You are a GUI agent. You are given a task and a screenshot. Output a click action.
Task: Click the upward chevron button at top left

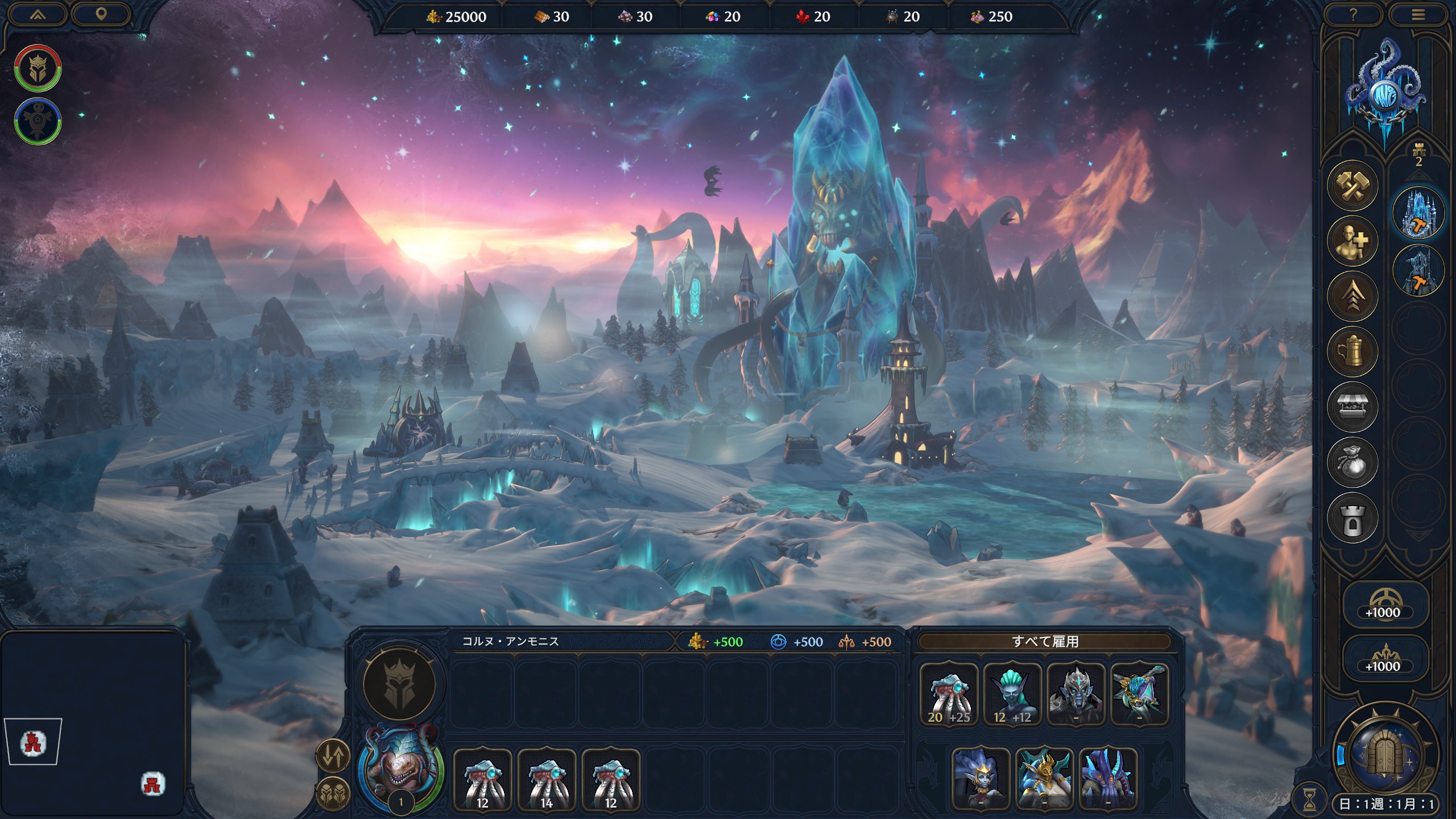(x=38, y=15)
